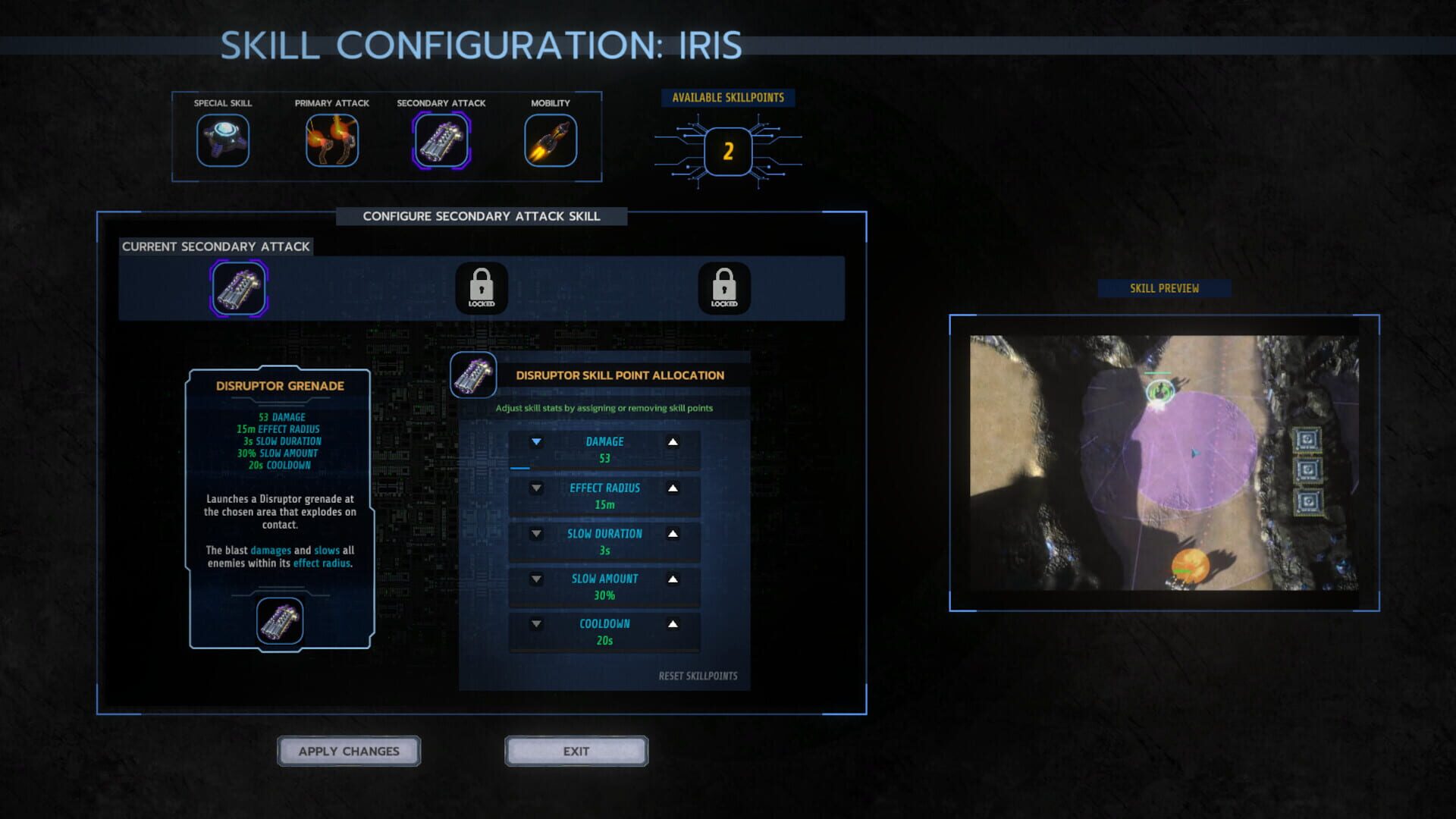Click the Disruptor icon in the allocation header
The height and width of the screenshot is (819, 1456).
point(471,375)
